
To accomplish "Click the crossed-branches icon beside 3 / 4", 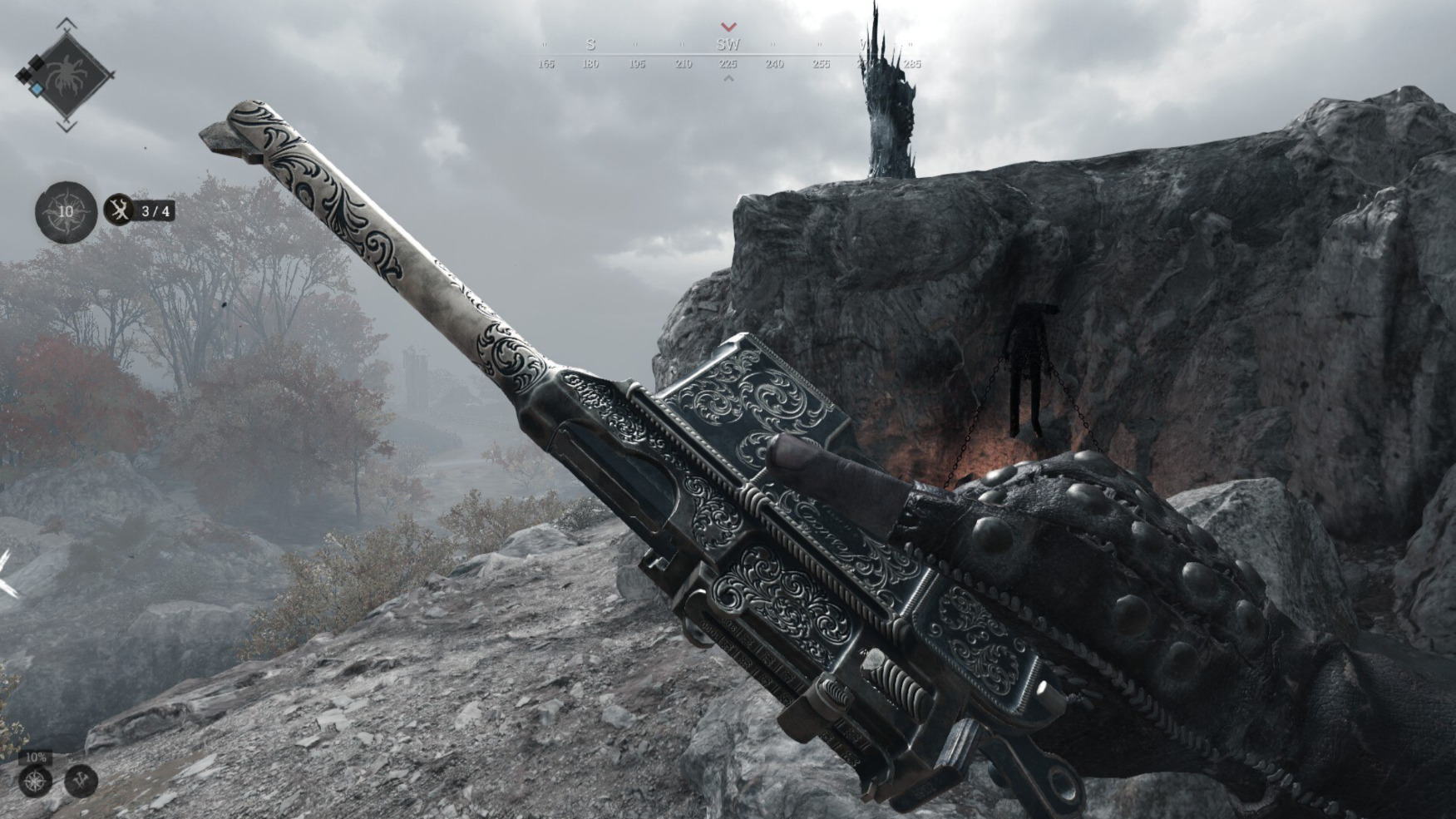I will tap(120, 210).
